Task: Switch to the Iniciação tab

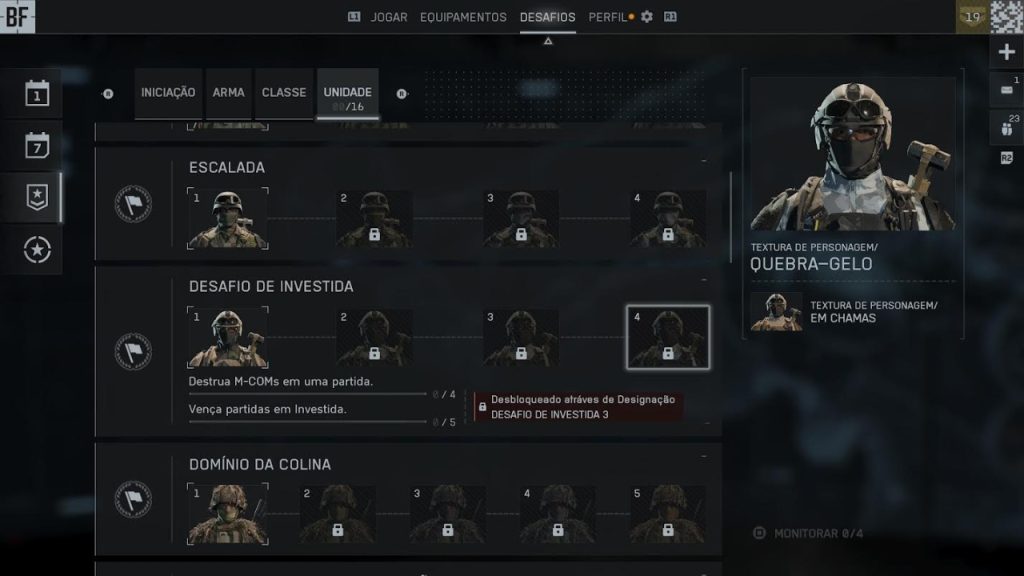Action: (x=168, y=93)
